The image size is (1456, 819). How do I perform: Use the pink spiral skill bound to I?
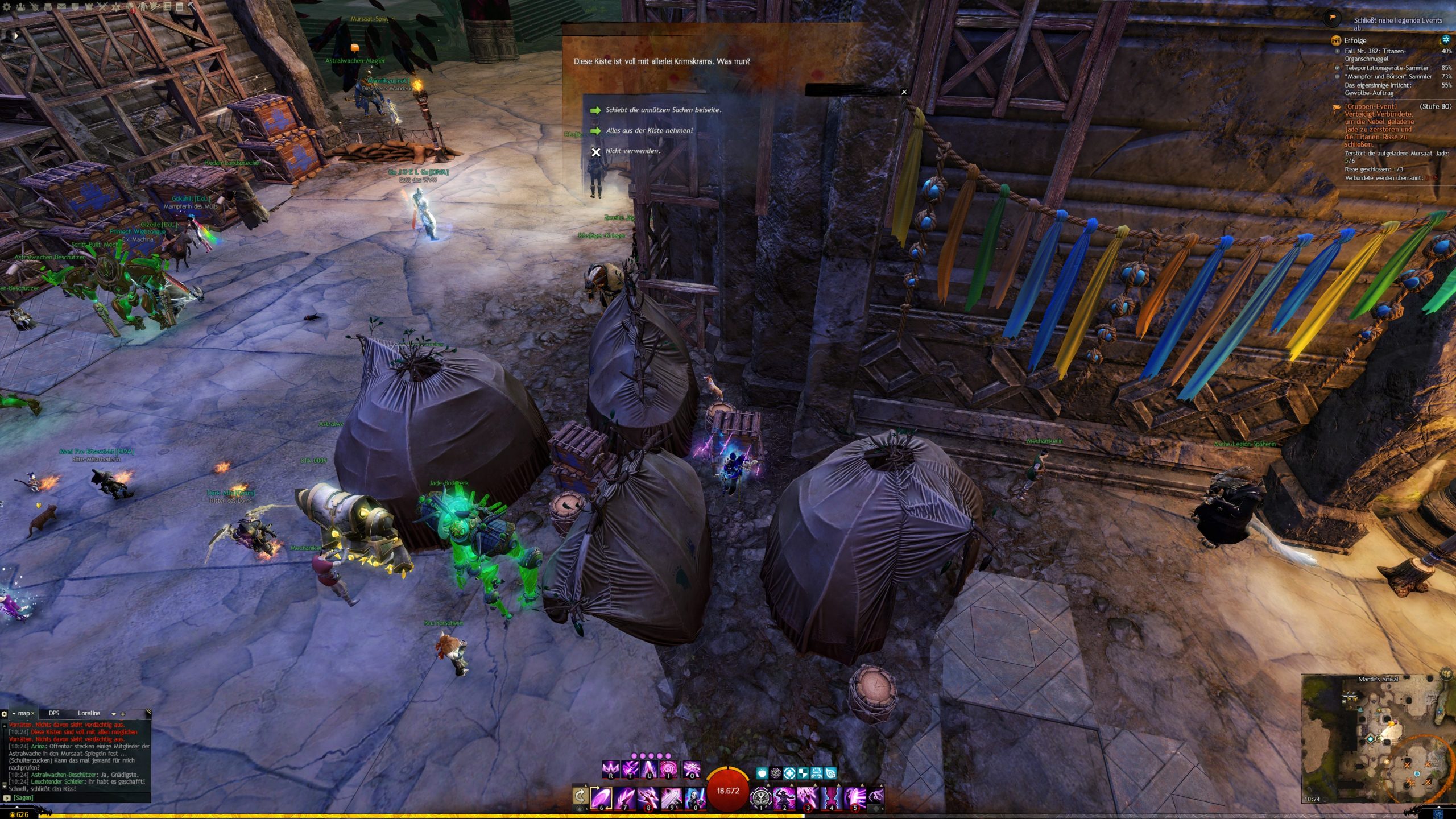[x=669, y=769]
